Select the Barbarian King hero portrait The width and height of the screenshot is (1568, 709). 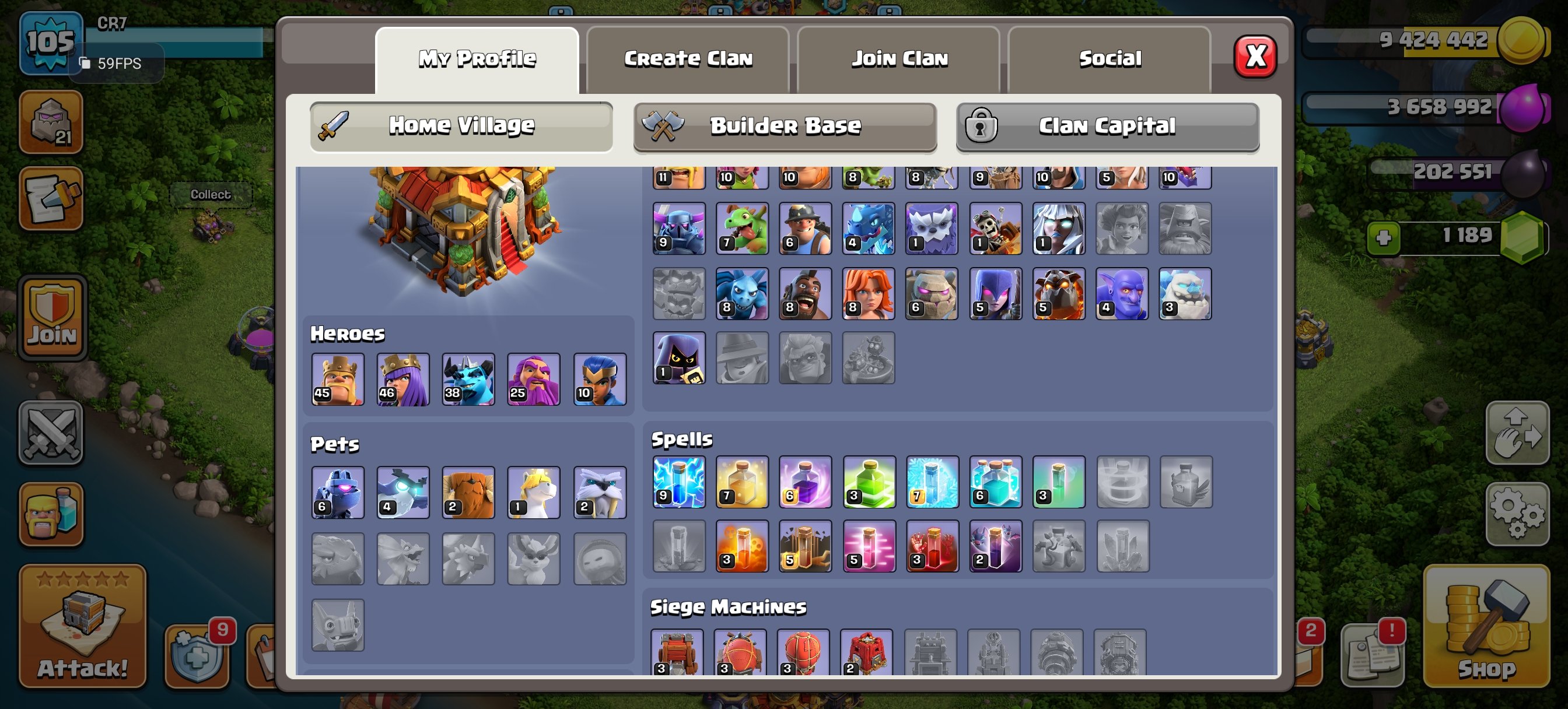[x=338, y=379]
